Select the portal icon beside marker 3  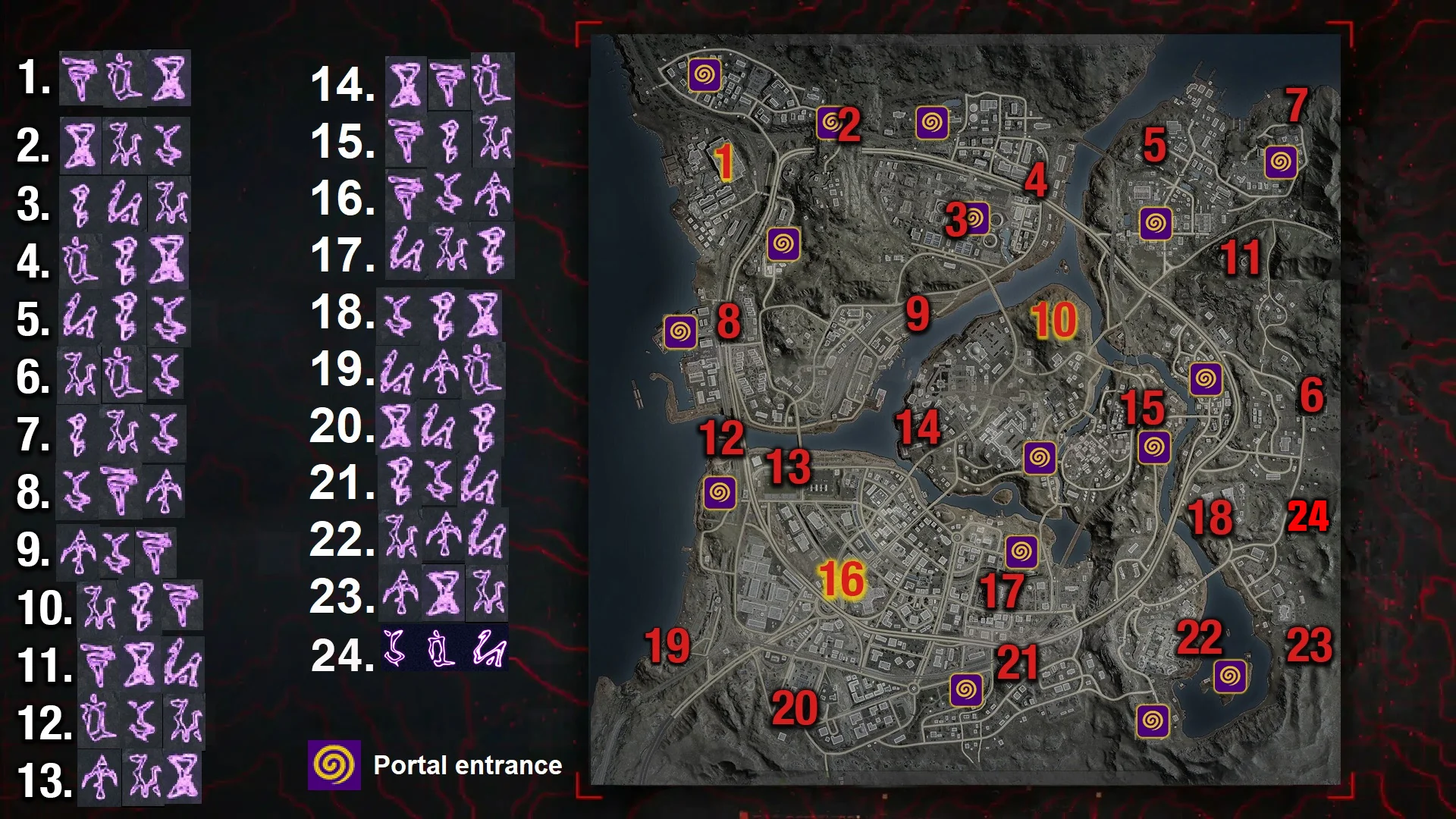[x=978, y=220]
